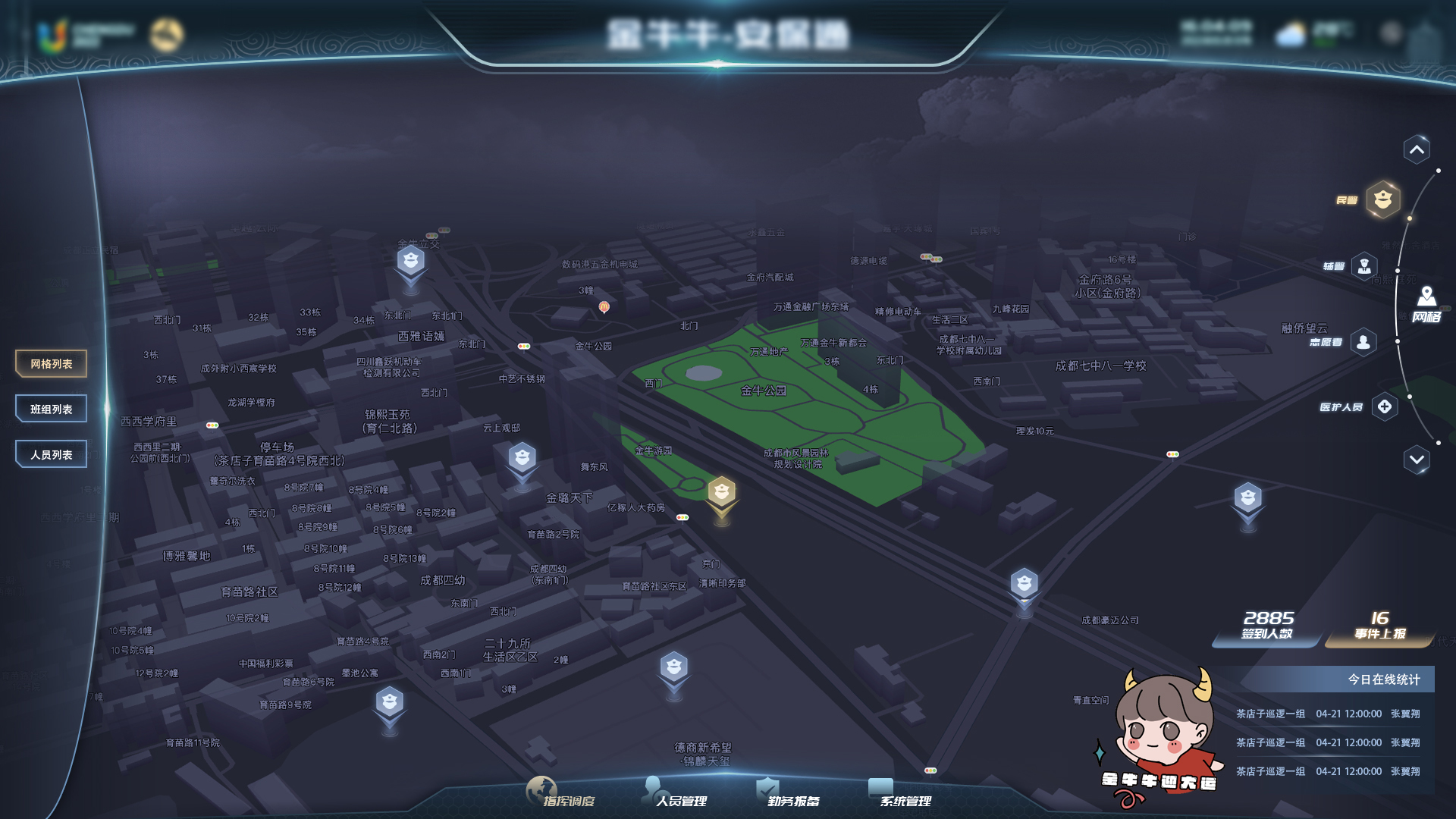
Task: Choose the 志愿者 volunteer filter
Action: point(1363,342)
